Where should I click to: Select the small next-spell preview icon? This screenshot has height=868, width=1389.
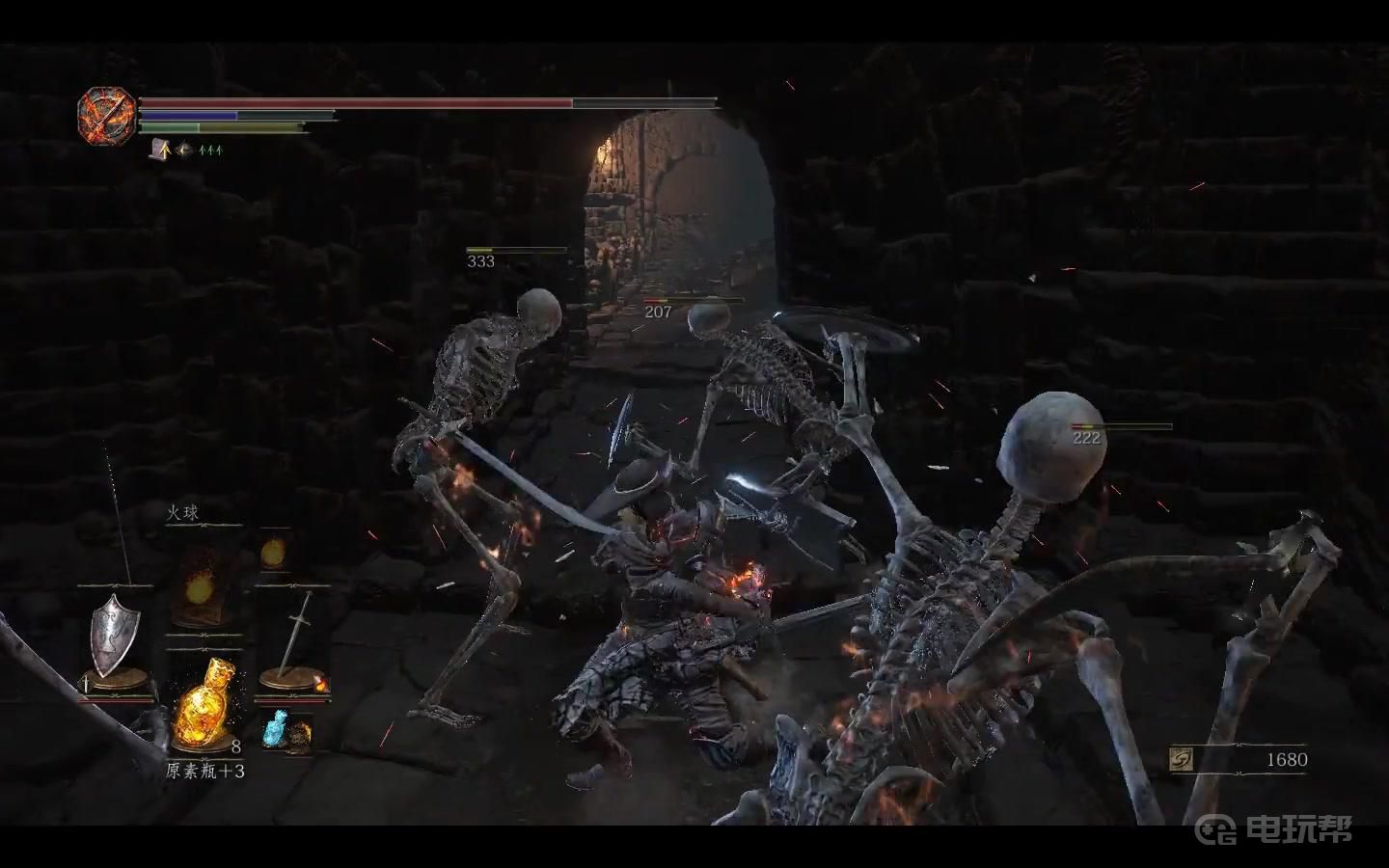[274, 553]
